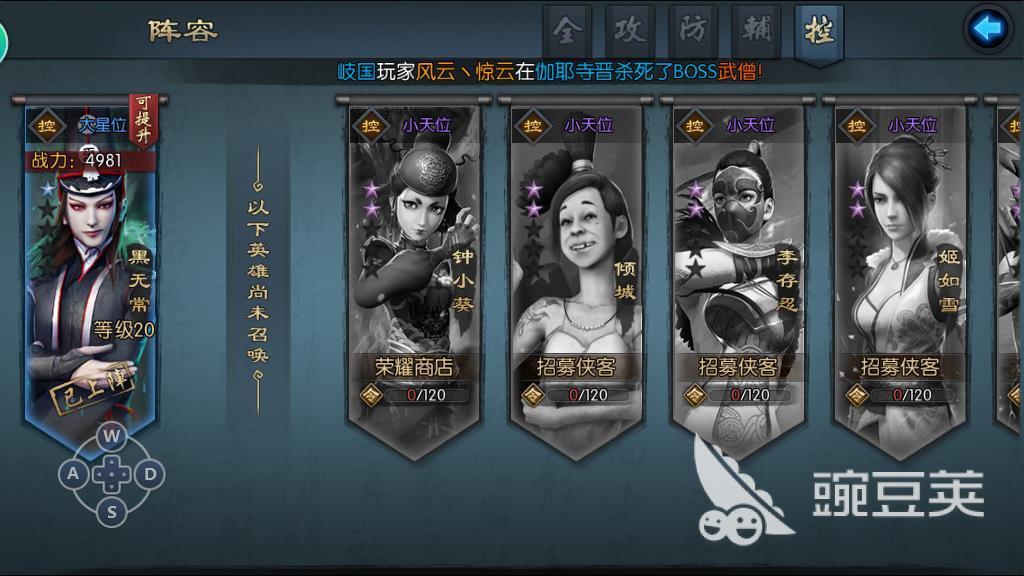Click the D key on the virtual pad
The image size is (1024, 576).
149,473
